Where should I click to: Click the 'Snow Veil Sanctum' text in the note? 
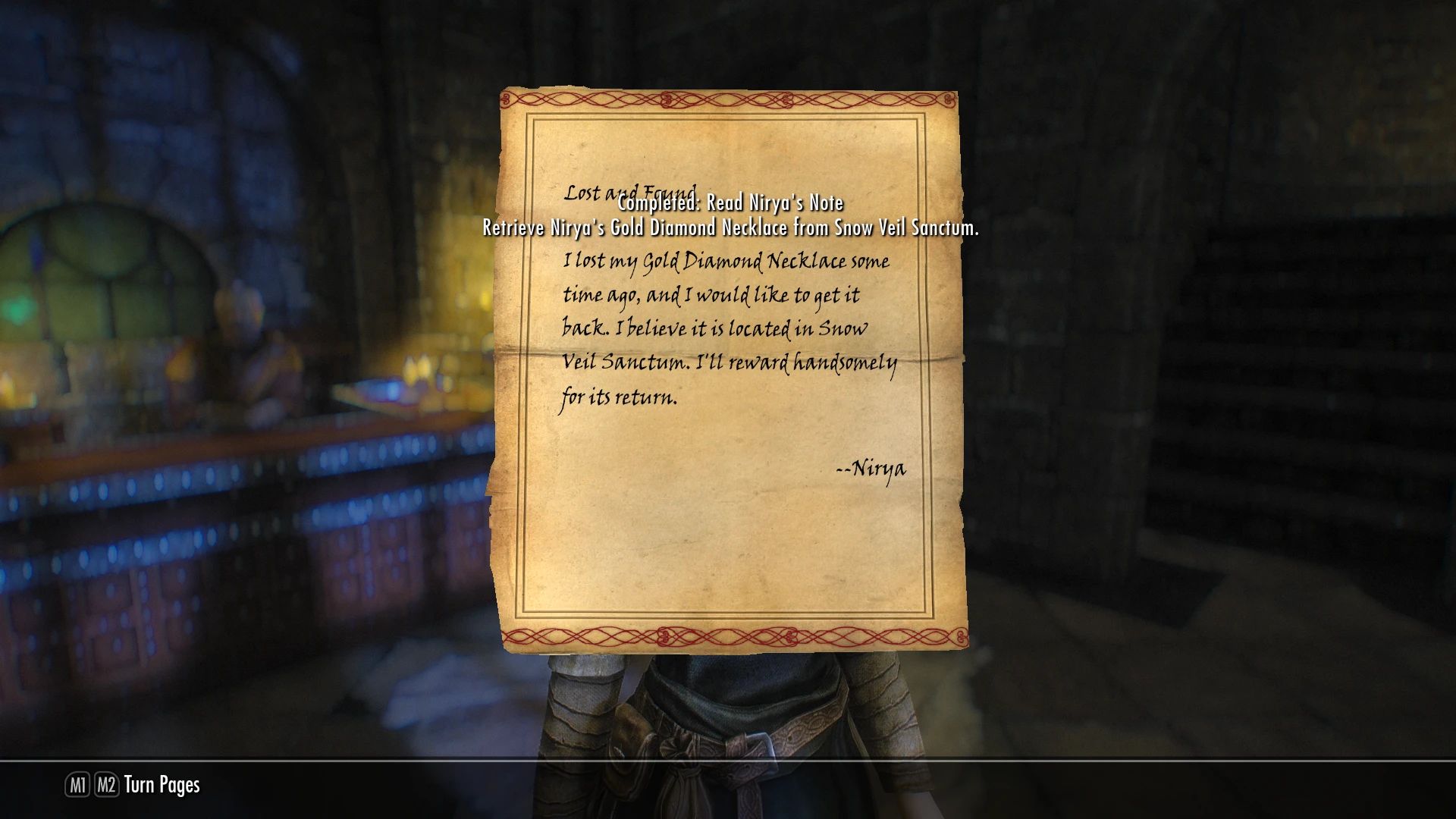coord(625,362)
